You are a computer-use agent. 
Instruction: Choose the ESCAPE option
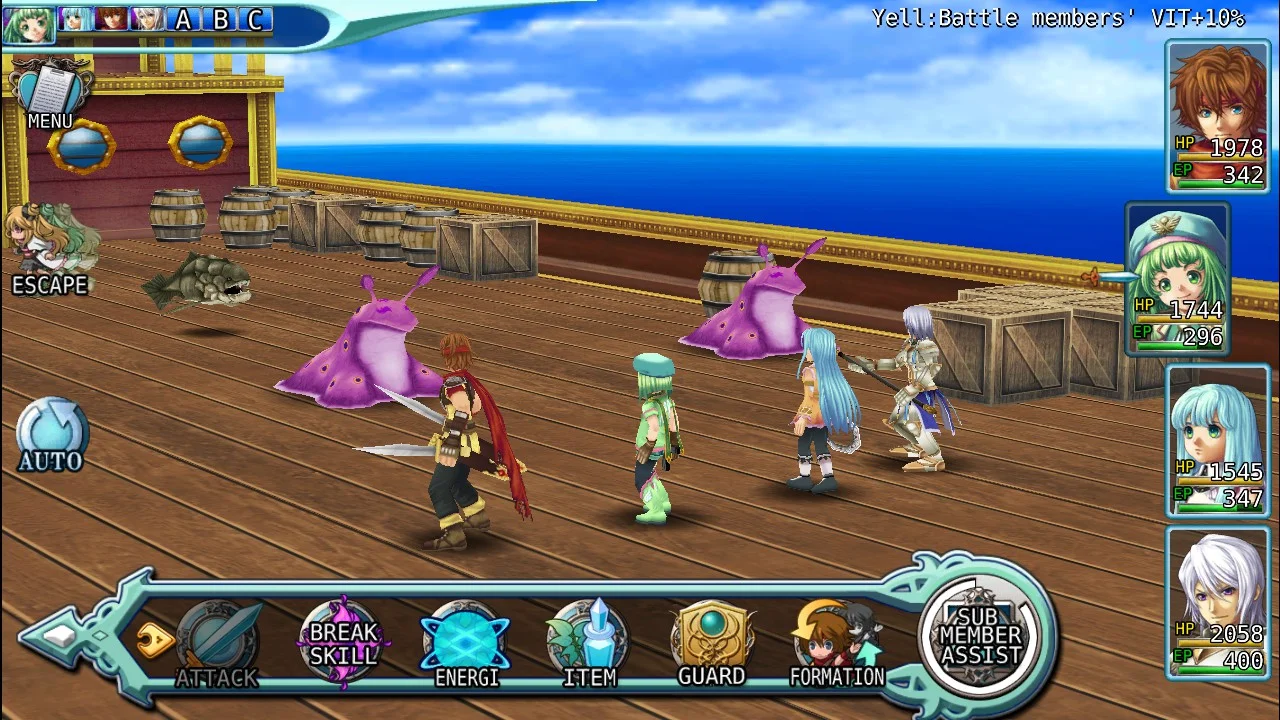(50, 250)
